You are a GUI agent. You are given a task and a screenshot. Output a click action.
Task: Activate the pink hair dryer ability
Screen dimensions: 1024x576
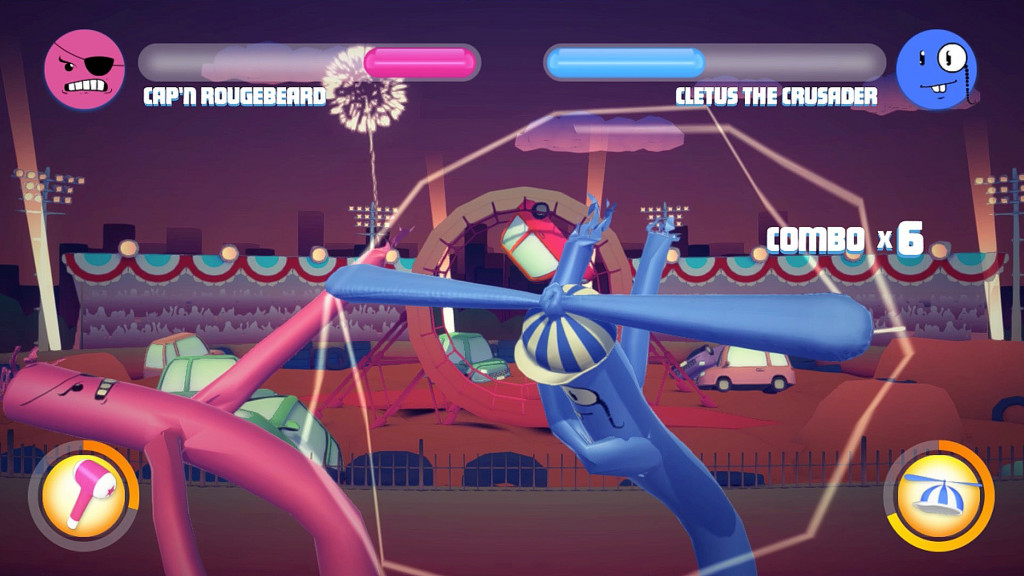[86, 496]
